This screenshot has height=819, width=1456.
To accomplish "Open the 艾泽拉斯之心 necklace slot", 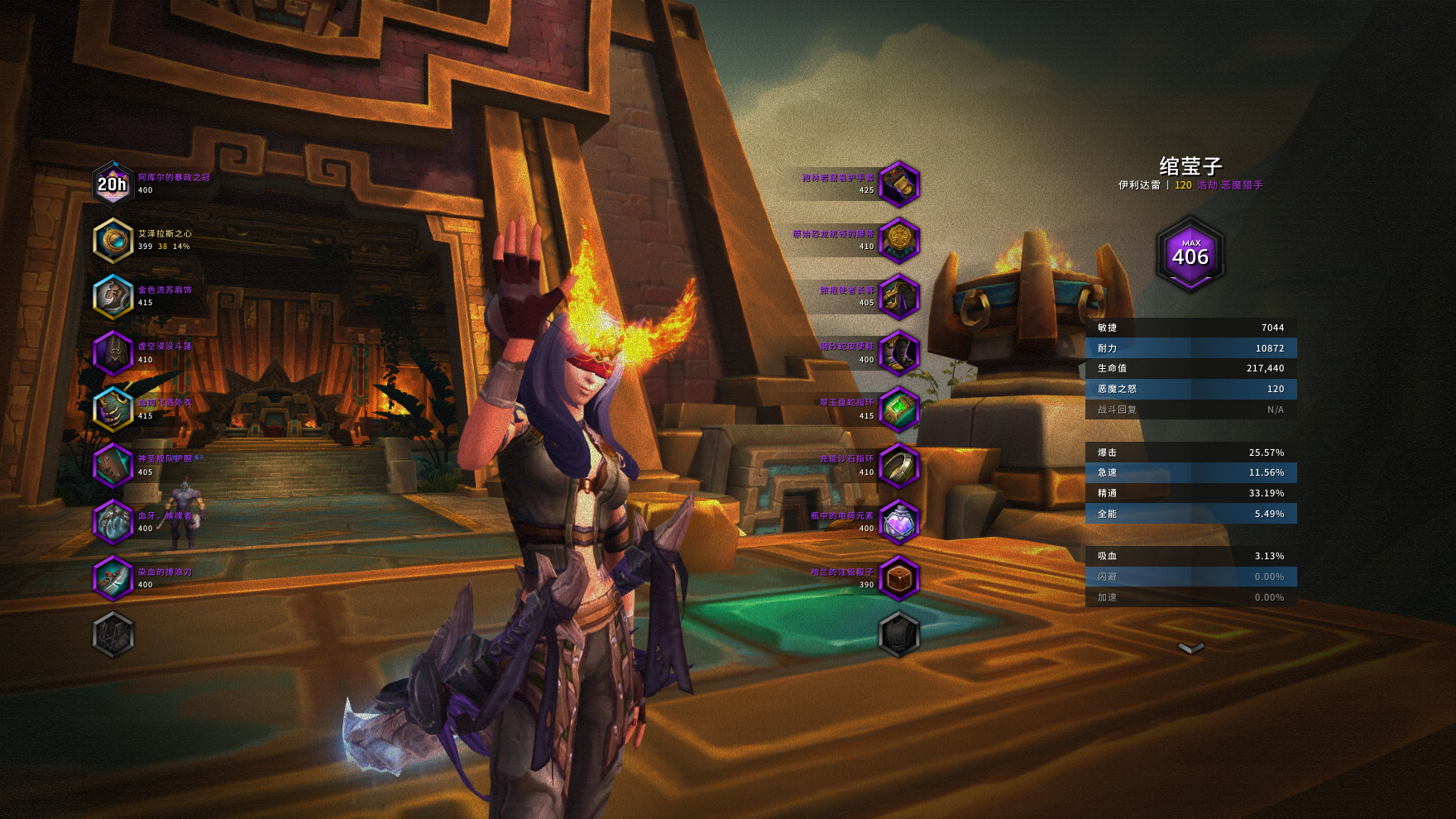I will click(113, 240).
